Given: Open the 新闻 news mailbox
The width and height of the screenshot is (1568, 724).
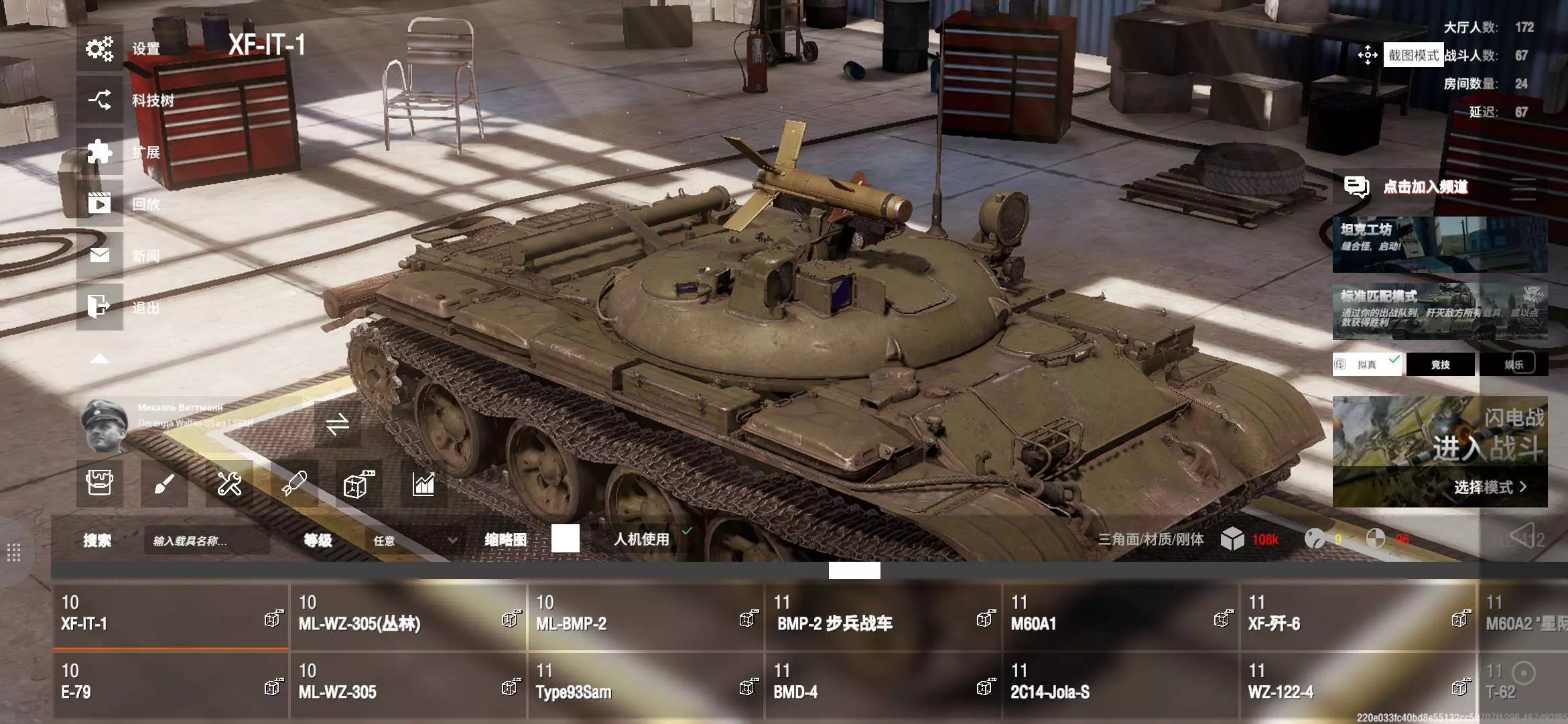Looking at the screenshot, I should tap(101, 255).
